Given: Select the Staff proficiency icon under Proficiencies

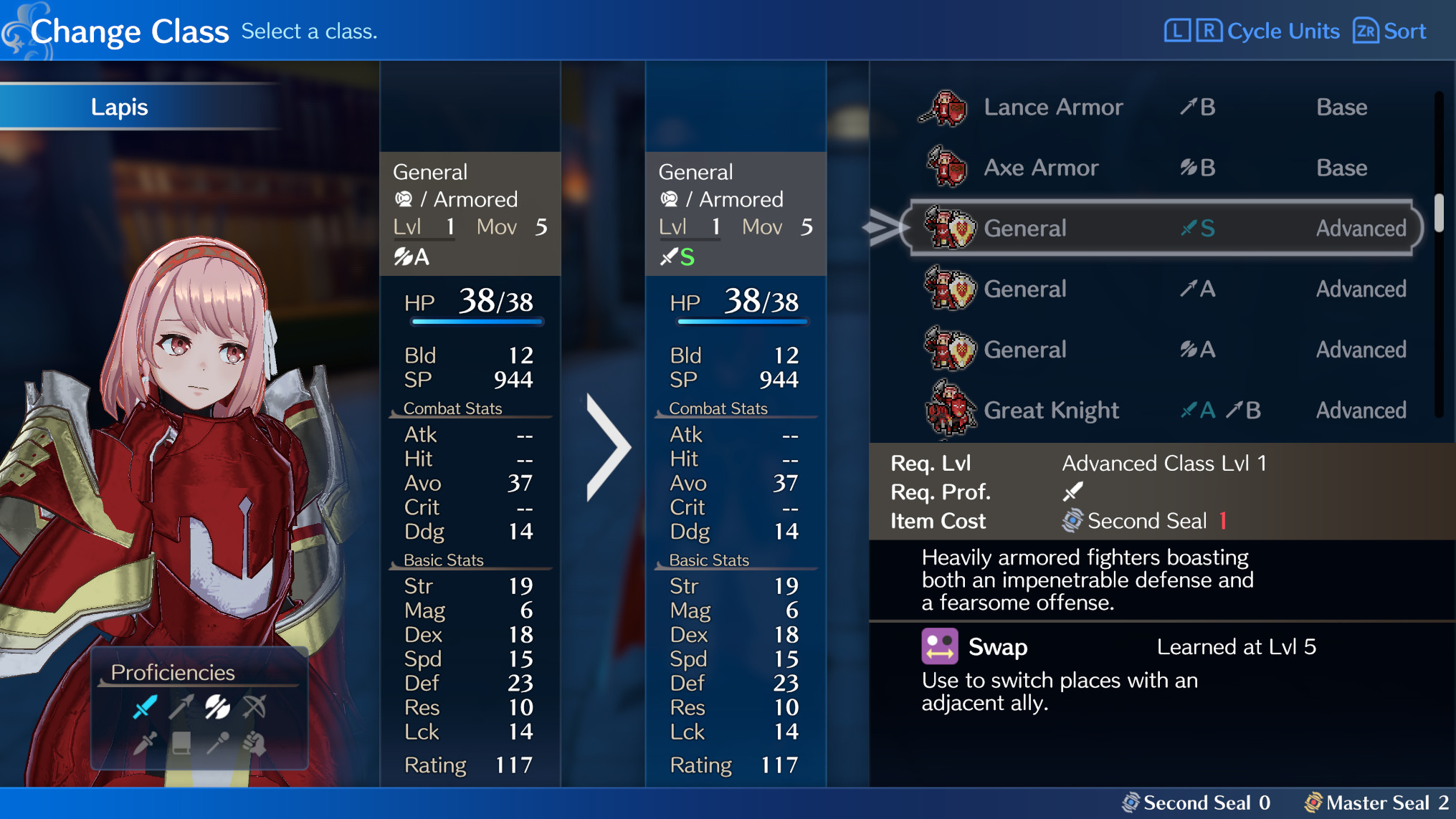Looking at the screenshot, I should tap(219, 744).
